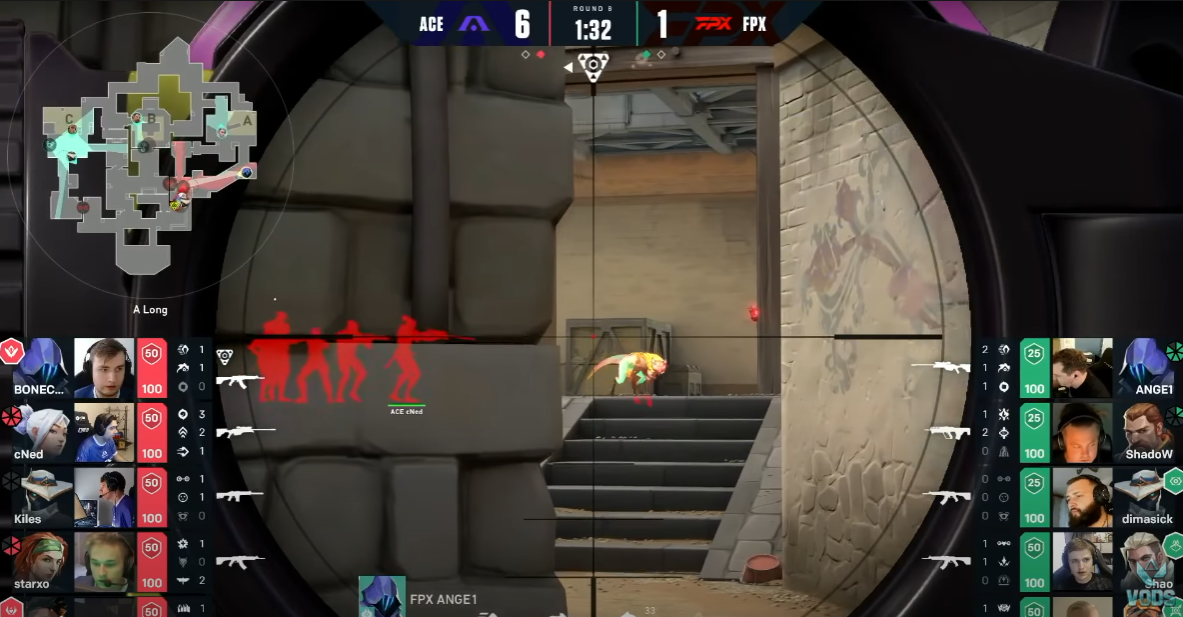The width and height of the screenshot is (1183, 617).
Task: Click ANGE1's Operator sniper weapon icon
Action: [x=941, y=367]
